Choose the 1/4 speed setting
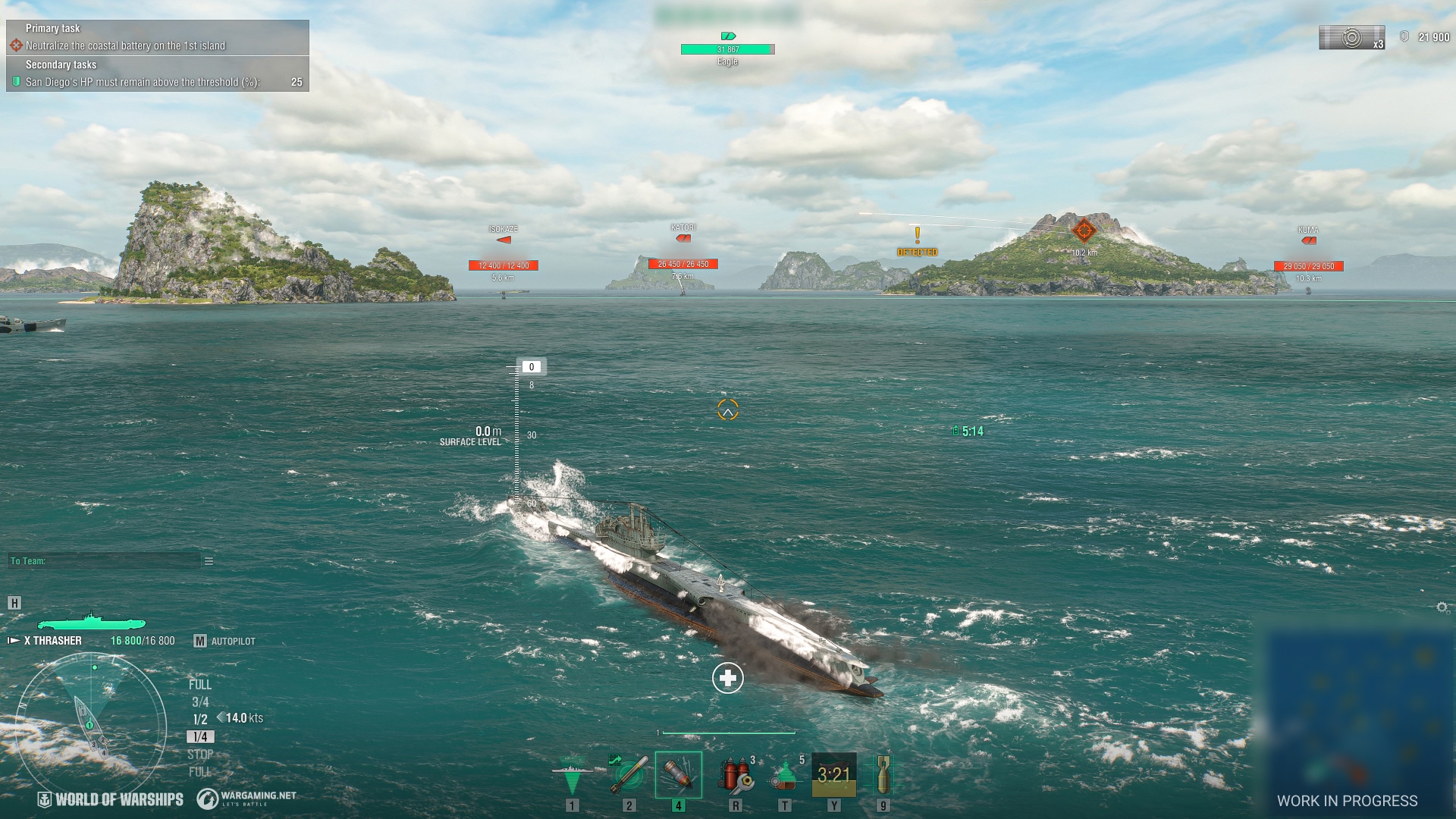Viewport: 1456px width, 819px height. point(200,737)
